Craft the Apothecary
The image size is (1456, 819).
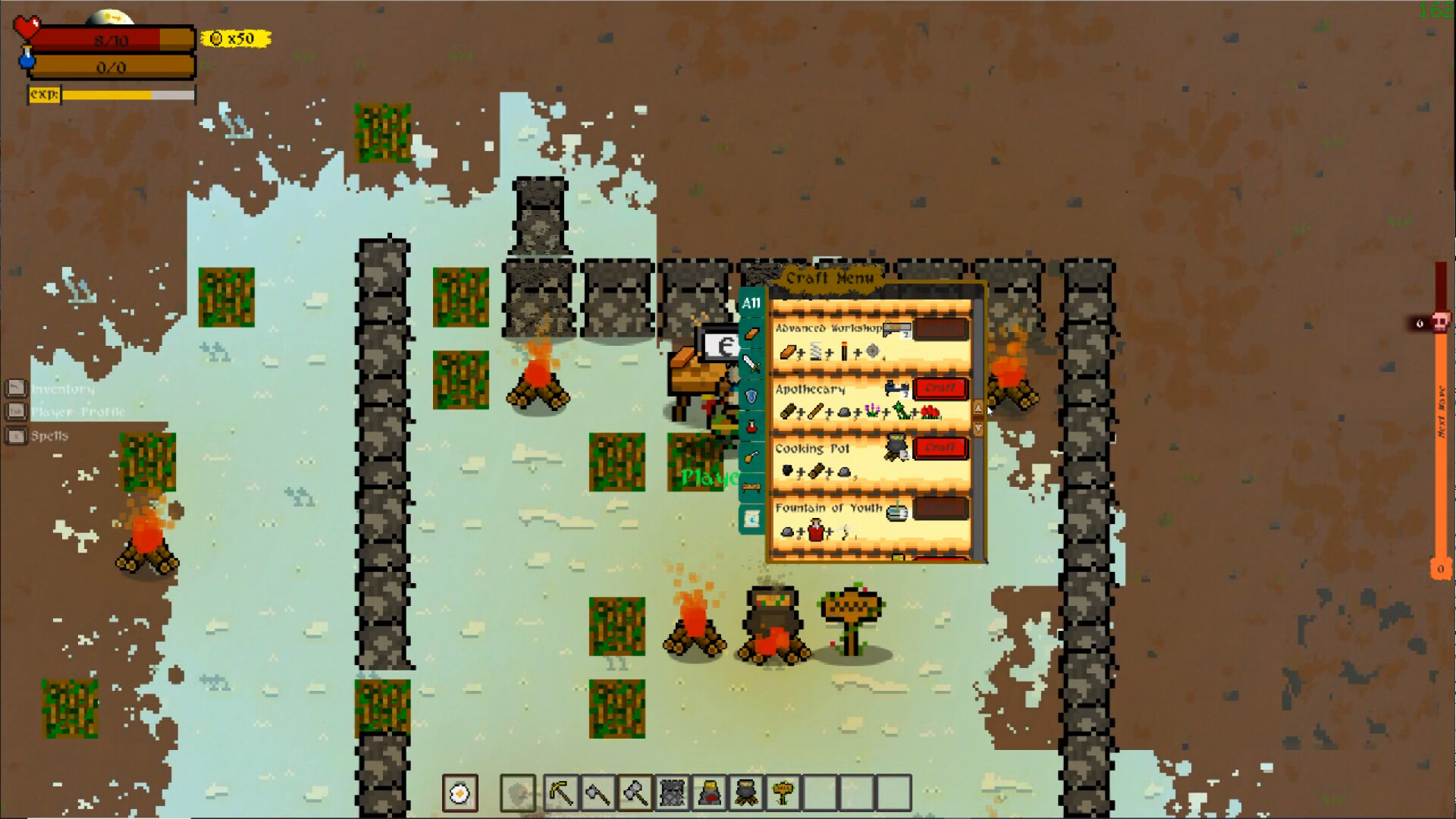[x=940, y=389]
